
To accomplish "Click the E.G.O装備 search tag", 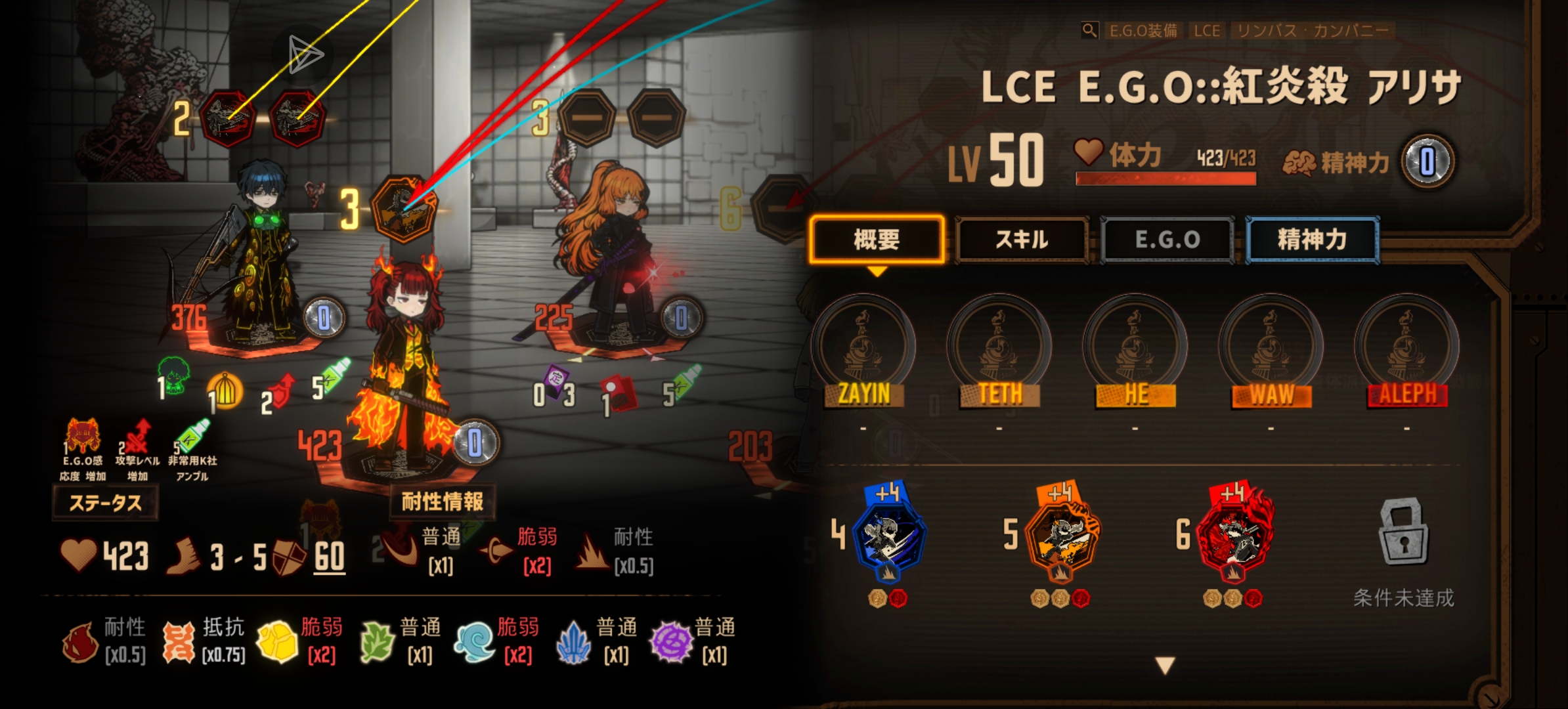I will (1143, 30).
